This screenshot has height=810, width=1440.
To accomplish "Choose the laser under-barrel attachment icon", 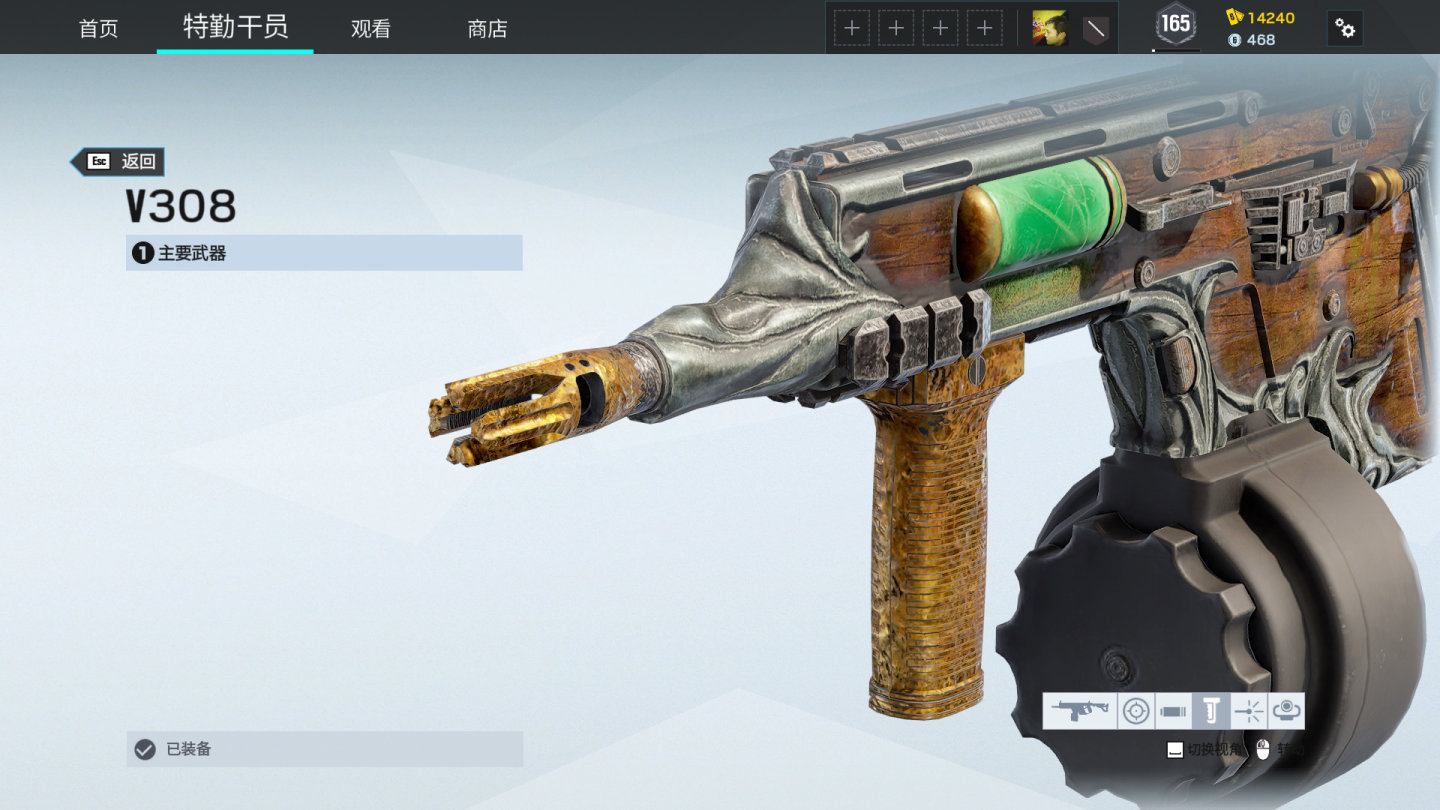I will [x=1249, y=711].
